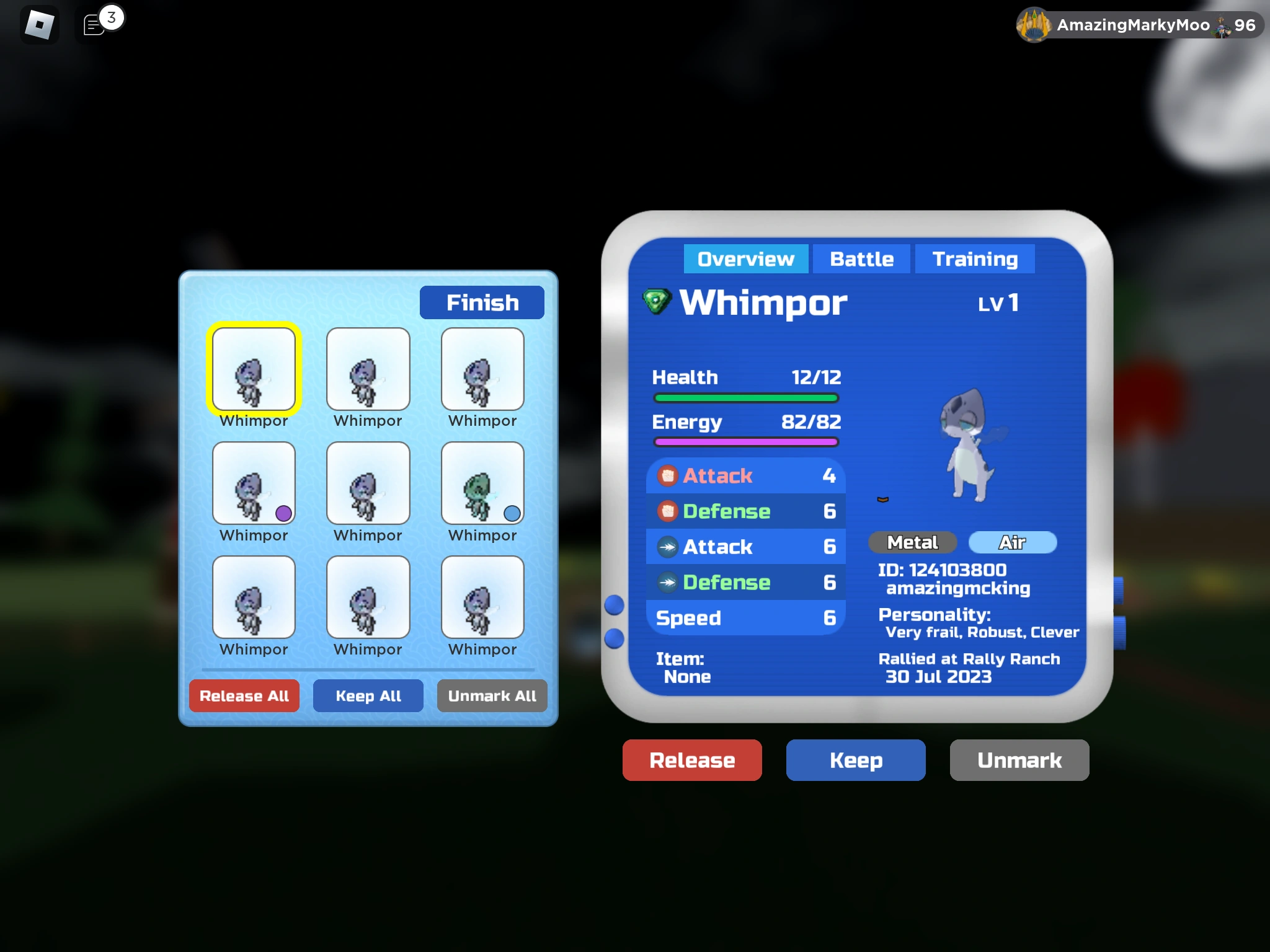The height and width of the screenshot is (952, 1270).
Task: Switch to the Battle tab
Action: (x=861, y=258)
